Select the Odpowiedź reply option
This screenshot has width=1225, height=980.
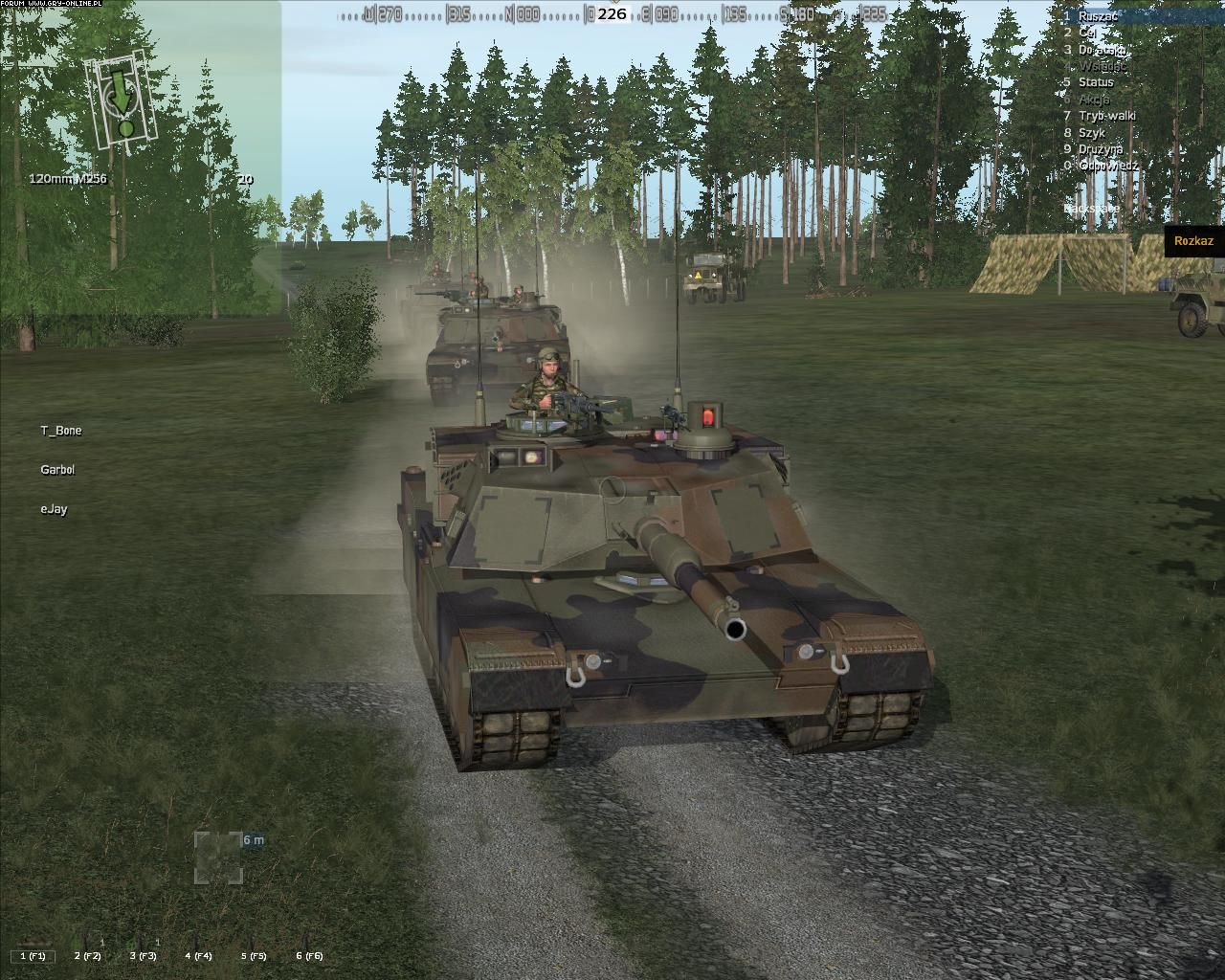pos(1108,166)
